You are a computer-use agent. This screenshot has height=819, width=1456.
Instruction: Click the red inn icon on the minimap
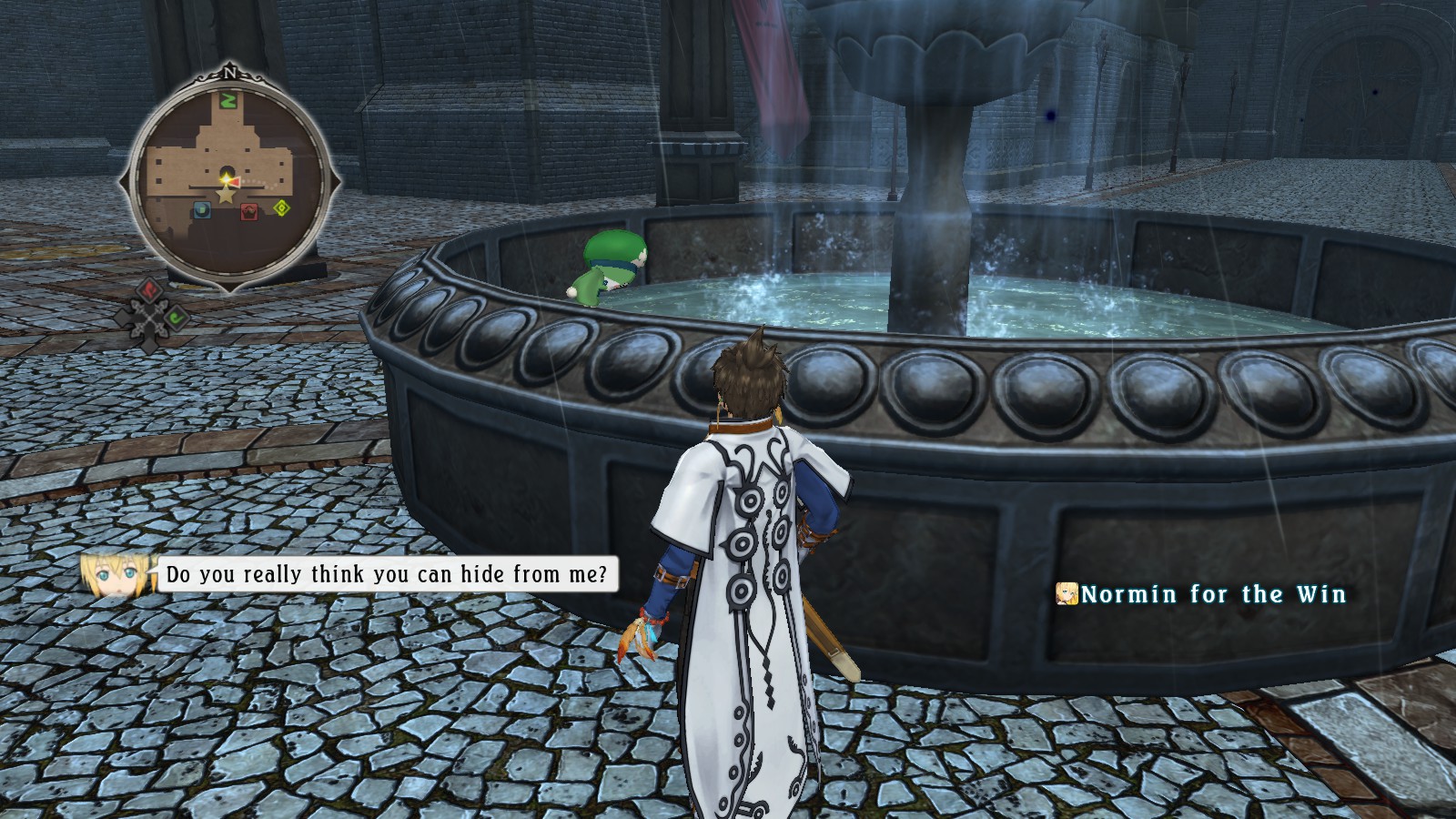click(x=248, y=213)
